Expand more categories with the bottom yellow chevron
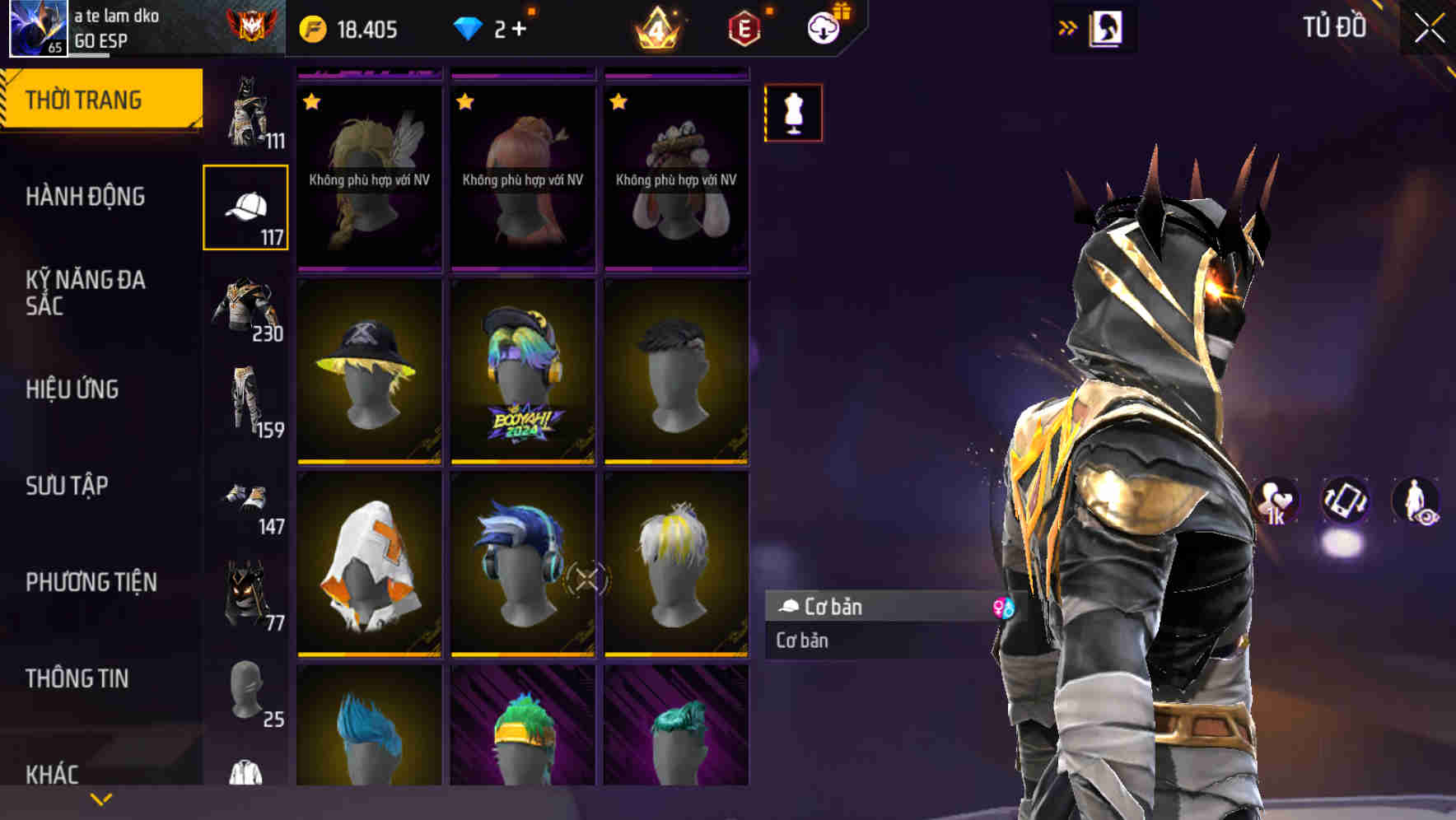Screen dimensions: 1456x820 (100, 798)
